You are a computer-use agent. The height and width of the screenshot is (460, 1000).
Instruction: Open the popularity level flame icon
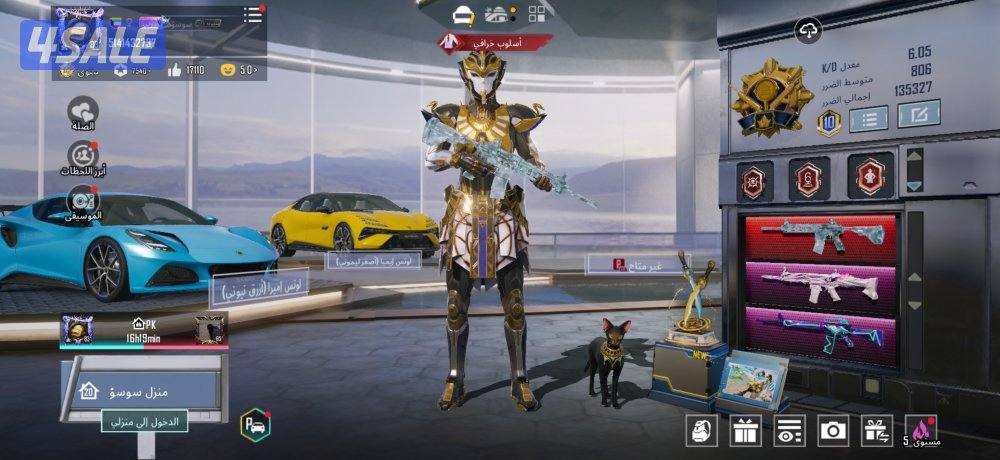[920, 430]
